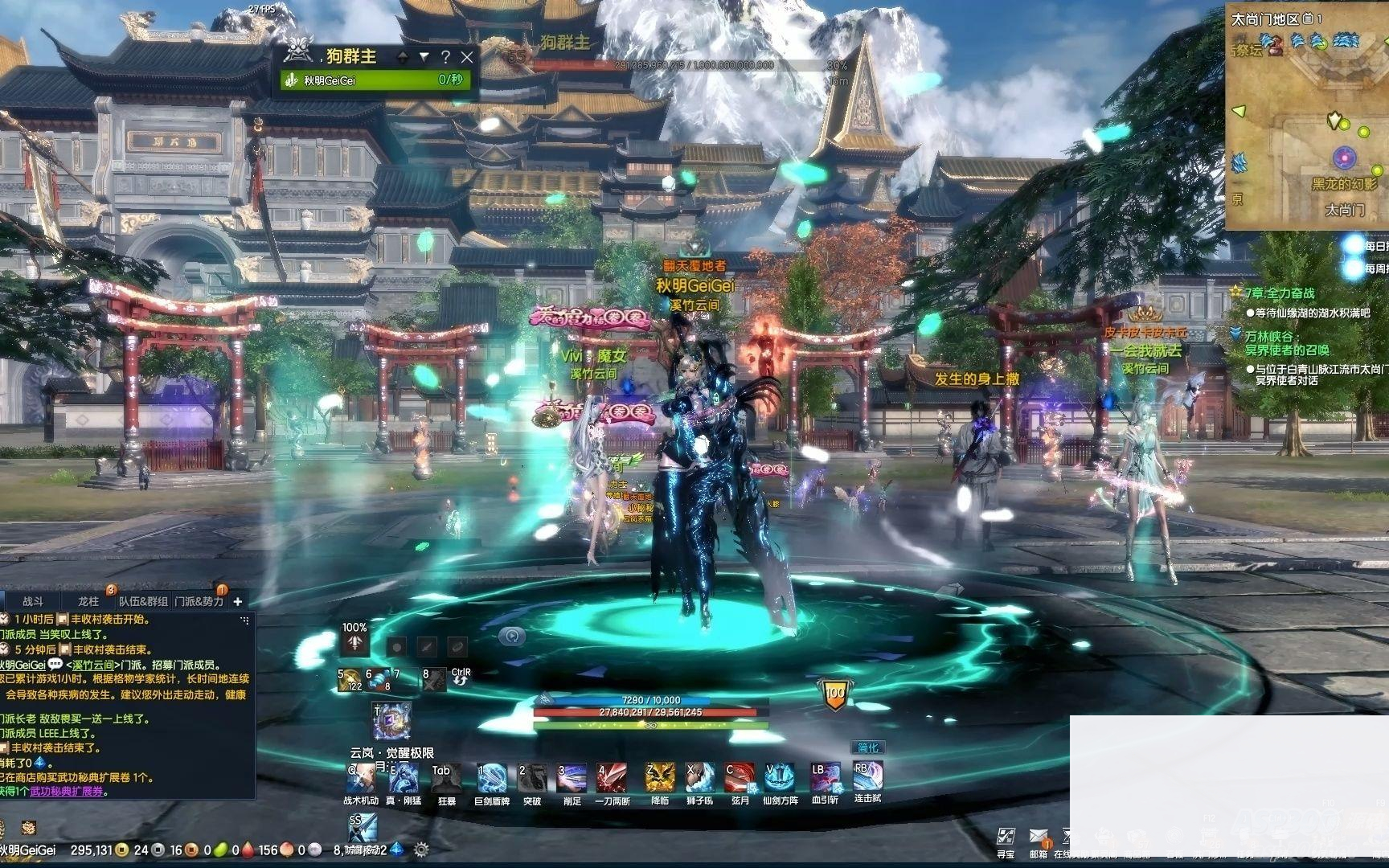
Task: Click the 武功秘典扩展券 item link in chat
Action: [68, 792]
